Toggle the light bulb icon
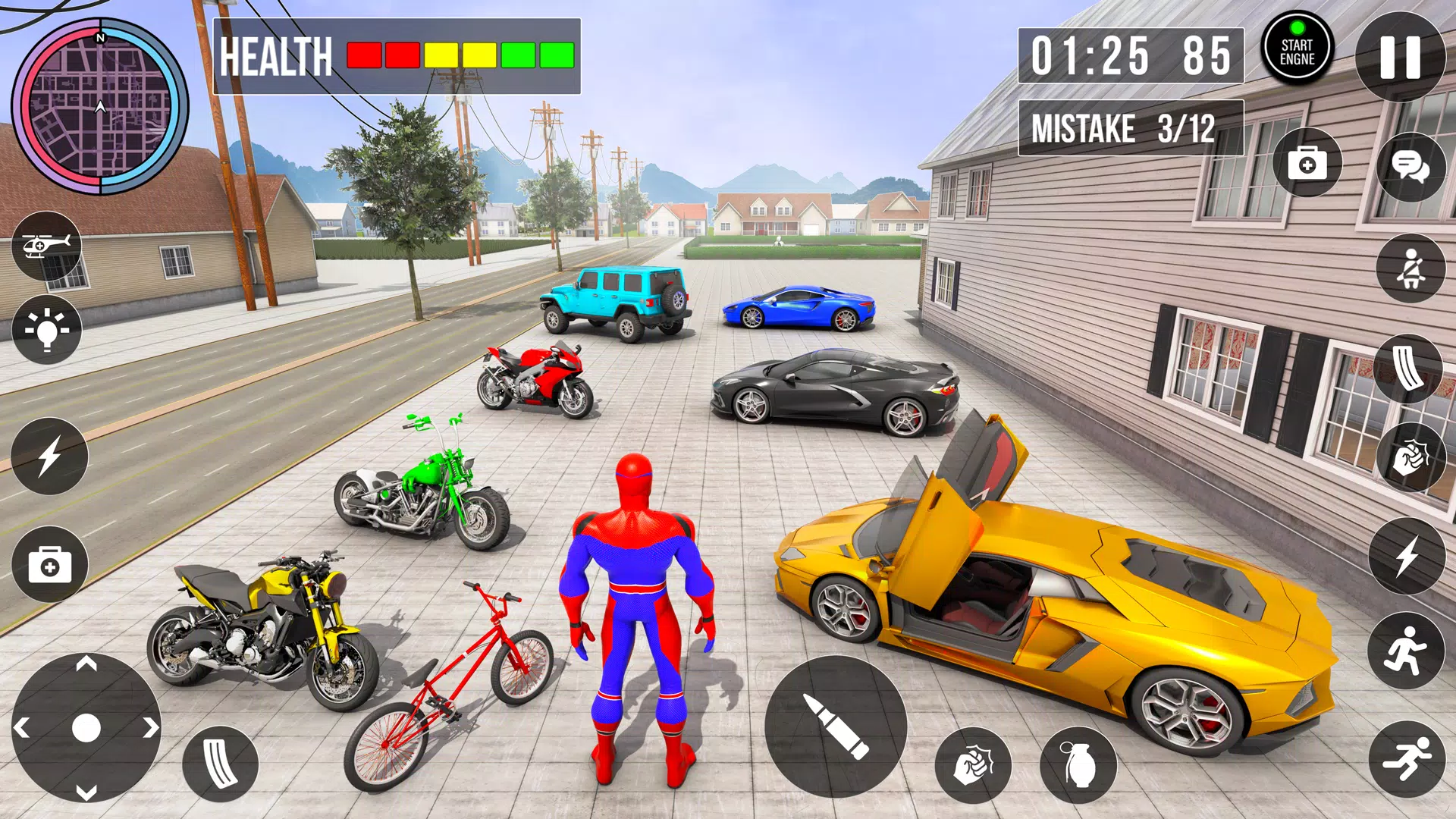1456x819 pixels. (47, 330)
